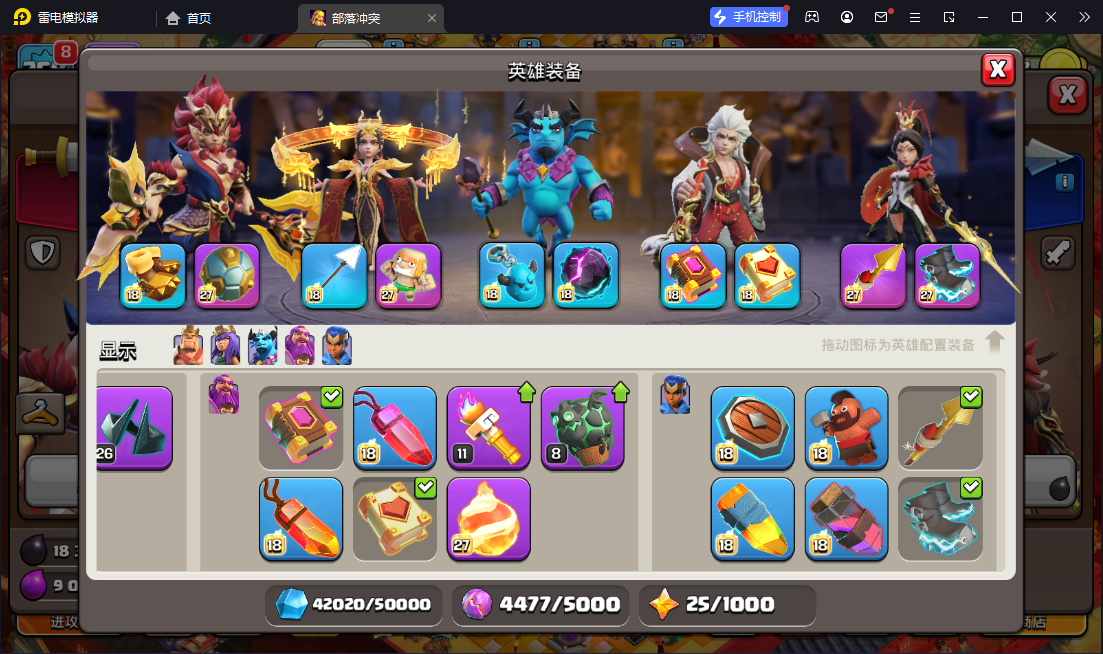Select Royal Champion's equipped electro boots slot

(x=947, y=275)
